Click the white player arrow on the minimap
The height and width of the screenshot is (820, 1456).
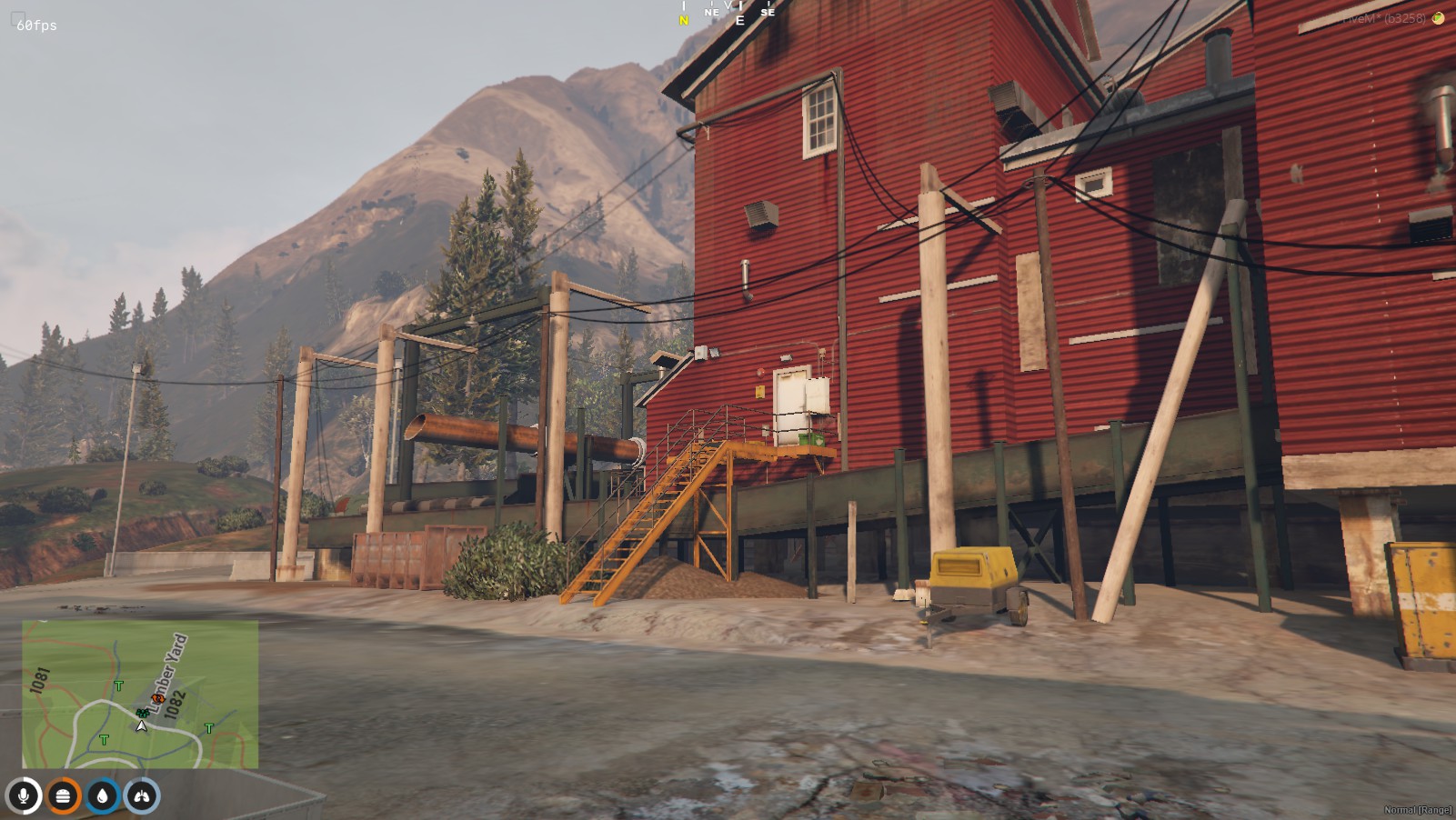pyautogui.click(x=141, y=725)
